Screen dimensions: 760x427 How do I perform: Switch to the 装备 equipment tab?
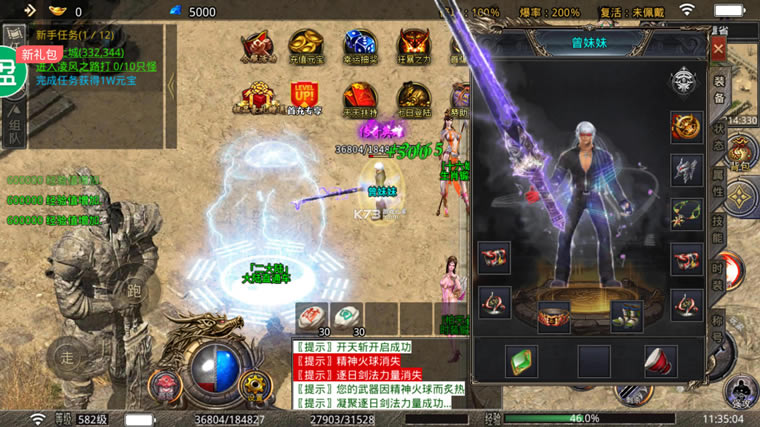pos(718,90)
